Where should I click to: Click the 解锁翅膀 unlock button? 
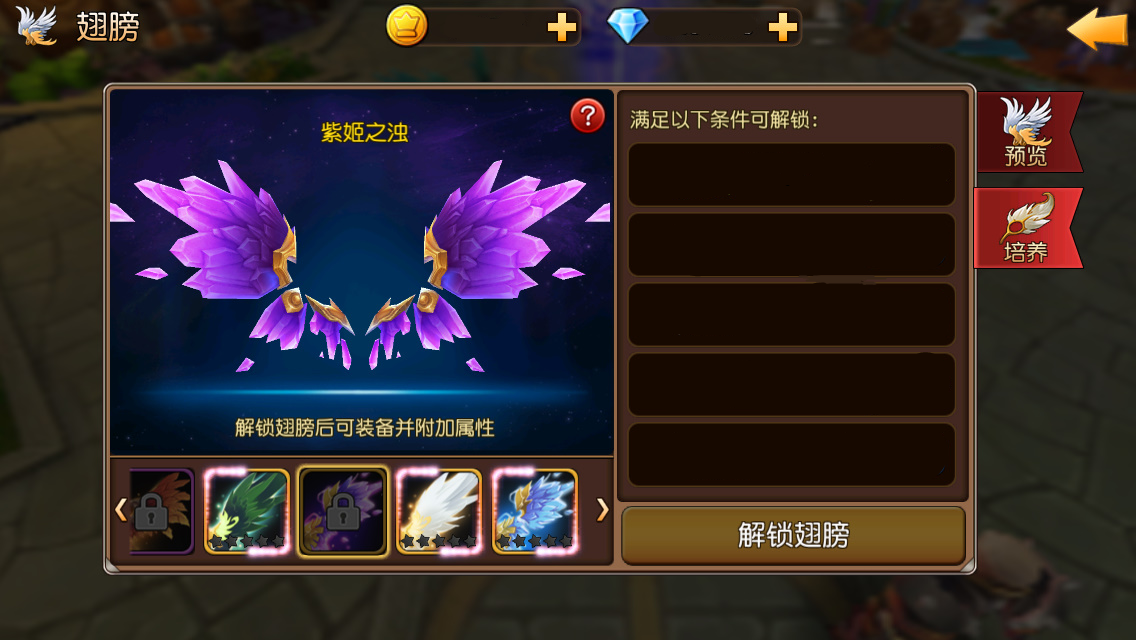tap(793, 536)
